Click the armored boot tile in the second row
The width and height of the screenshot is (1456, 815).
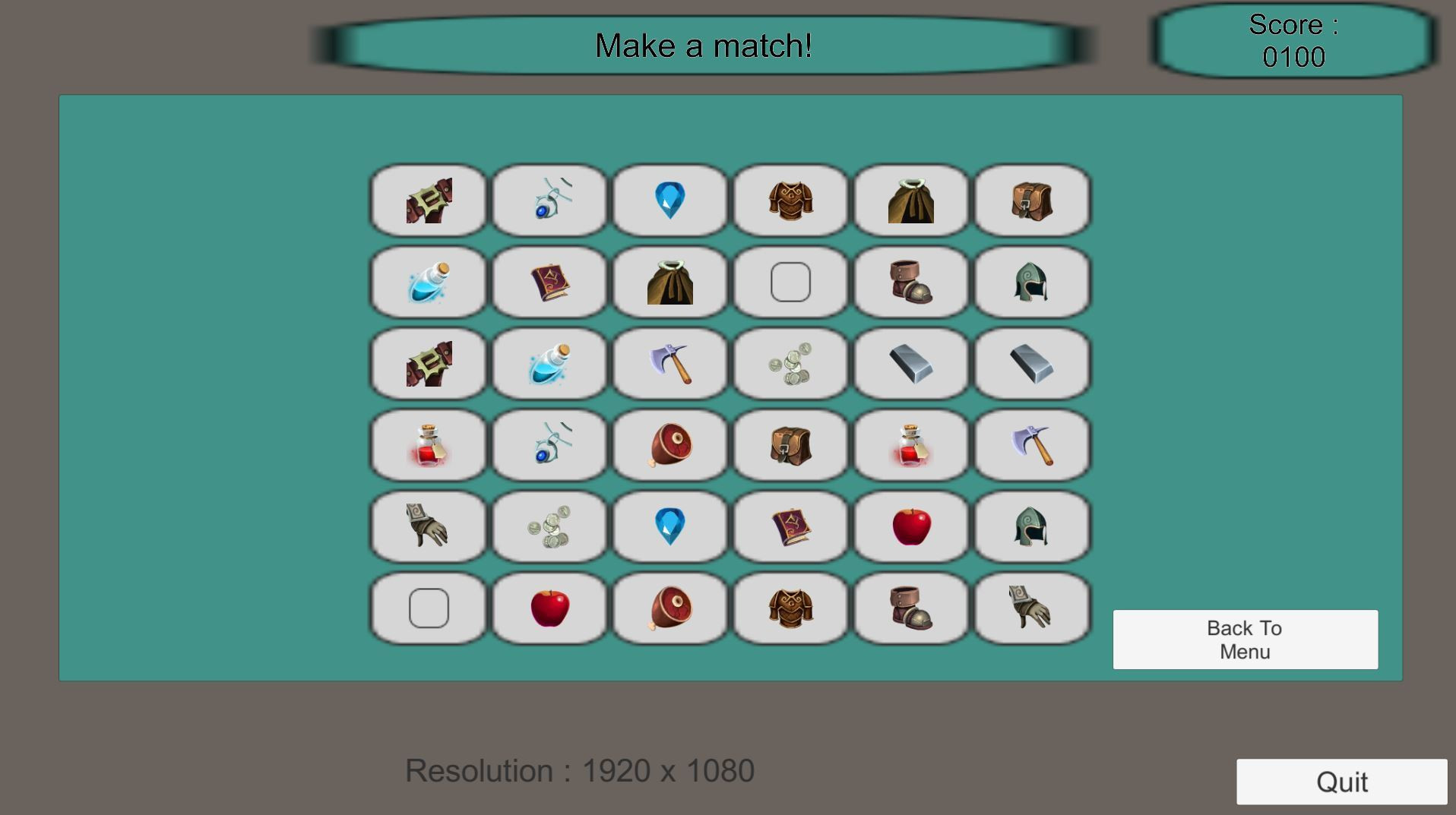tap(911, 282)
